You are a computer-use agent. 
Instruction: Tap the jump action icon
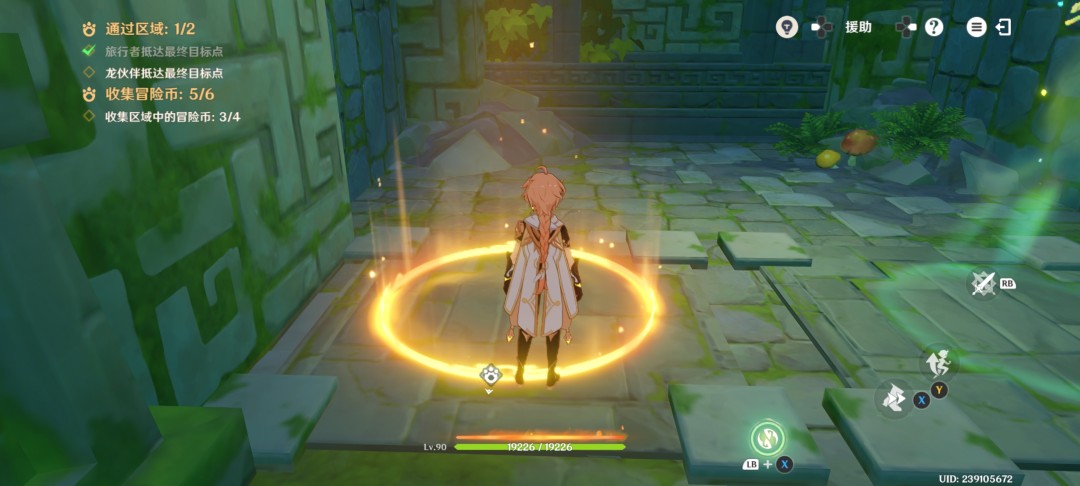938,362
